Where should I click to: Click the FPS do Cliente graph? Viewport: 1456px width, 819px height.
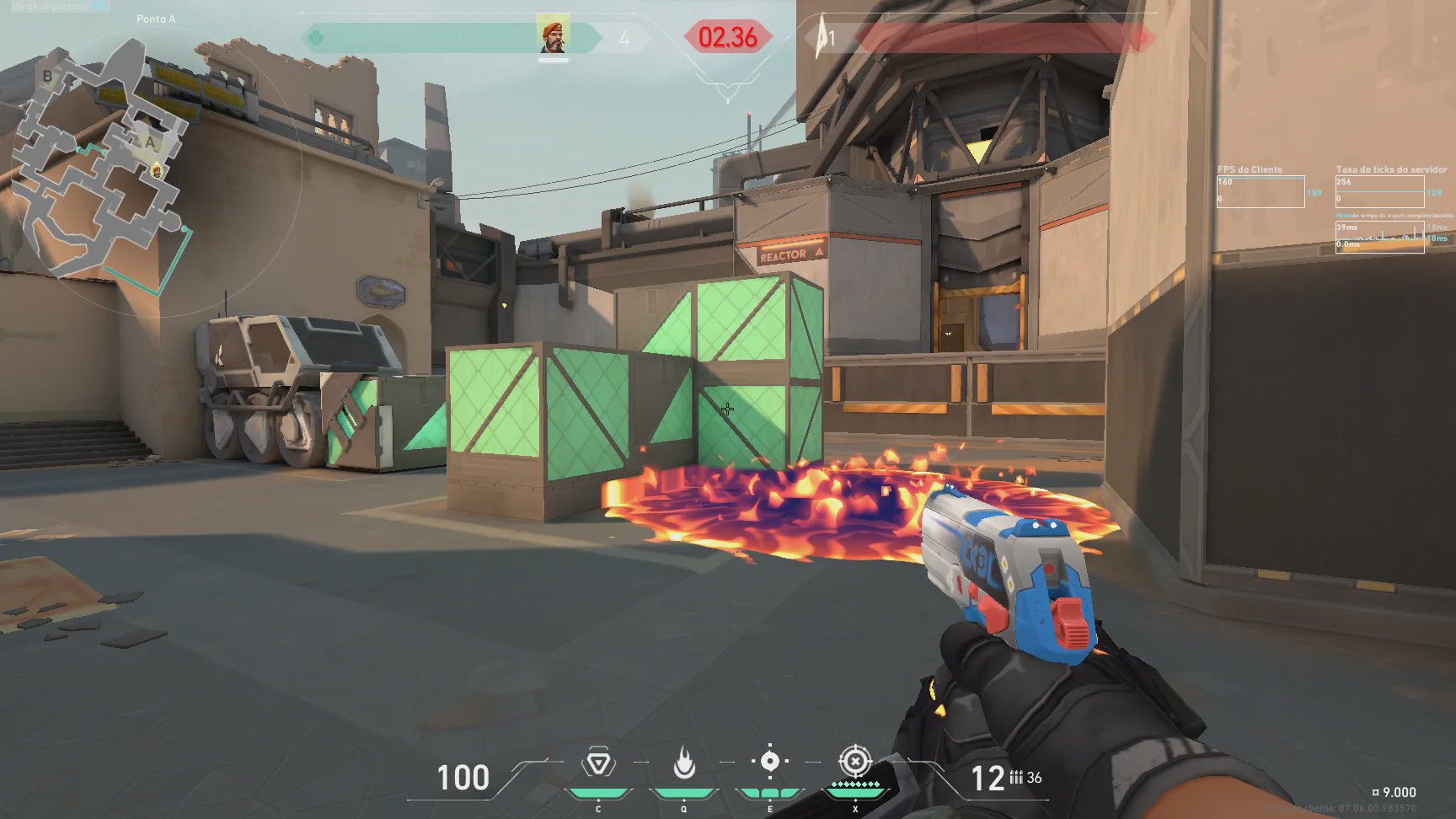tap(1261, 191)
